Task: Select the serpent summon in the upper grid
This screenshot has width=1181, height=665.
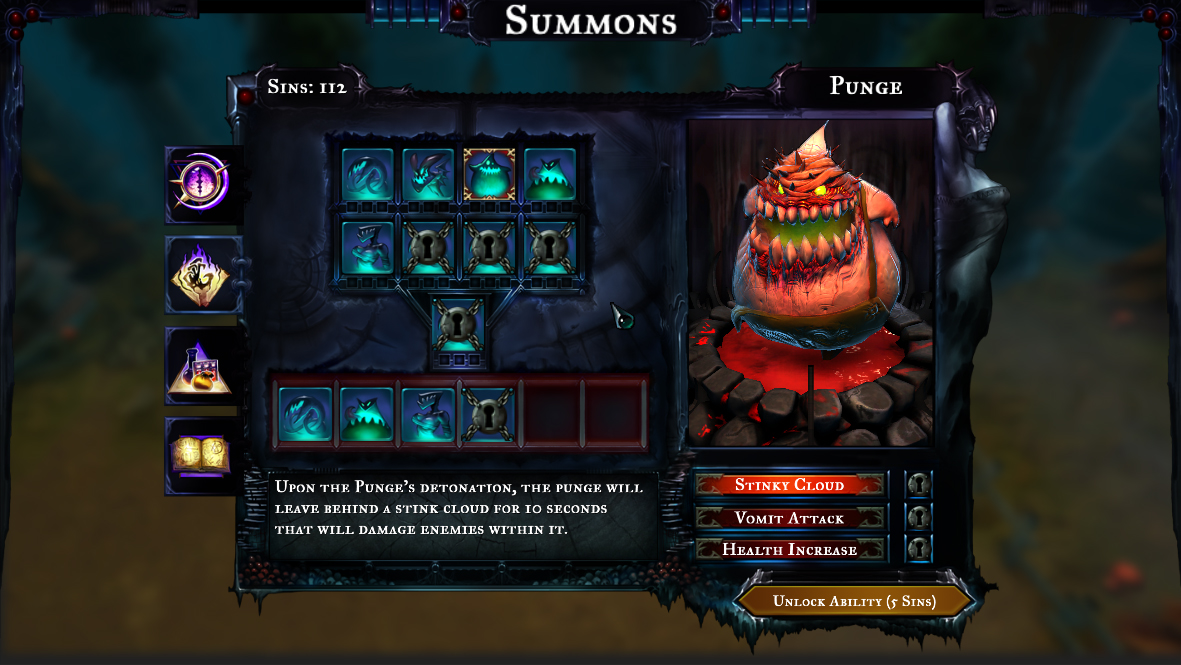Action: [x=367, y=175]
